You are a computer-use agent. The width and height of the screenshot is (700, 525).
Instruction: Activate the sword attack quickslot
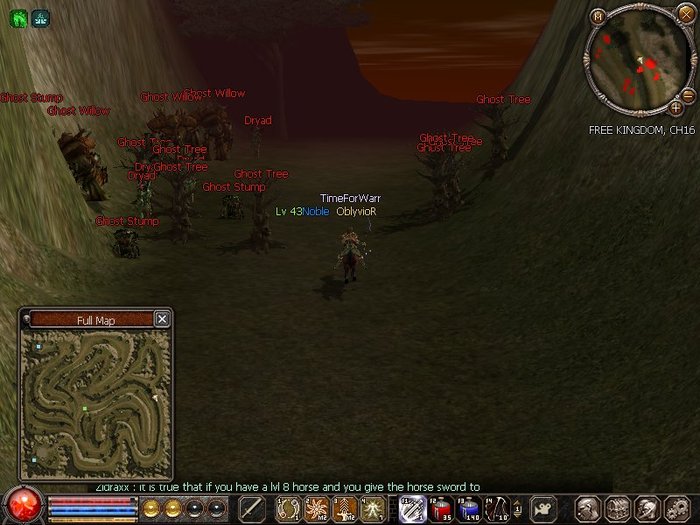coord(253,509)
